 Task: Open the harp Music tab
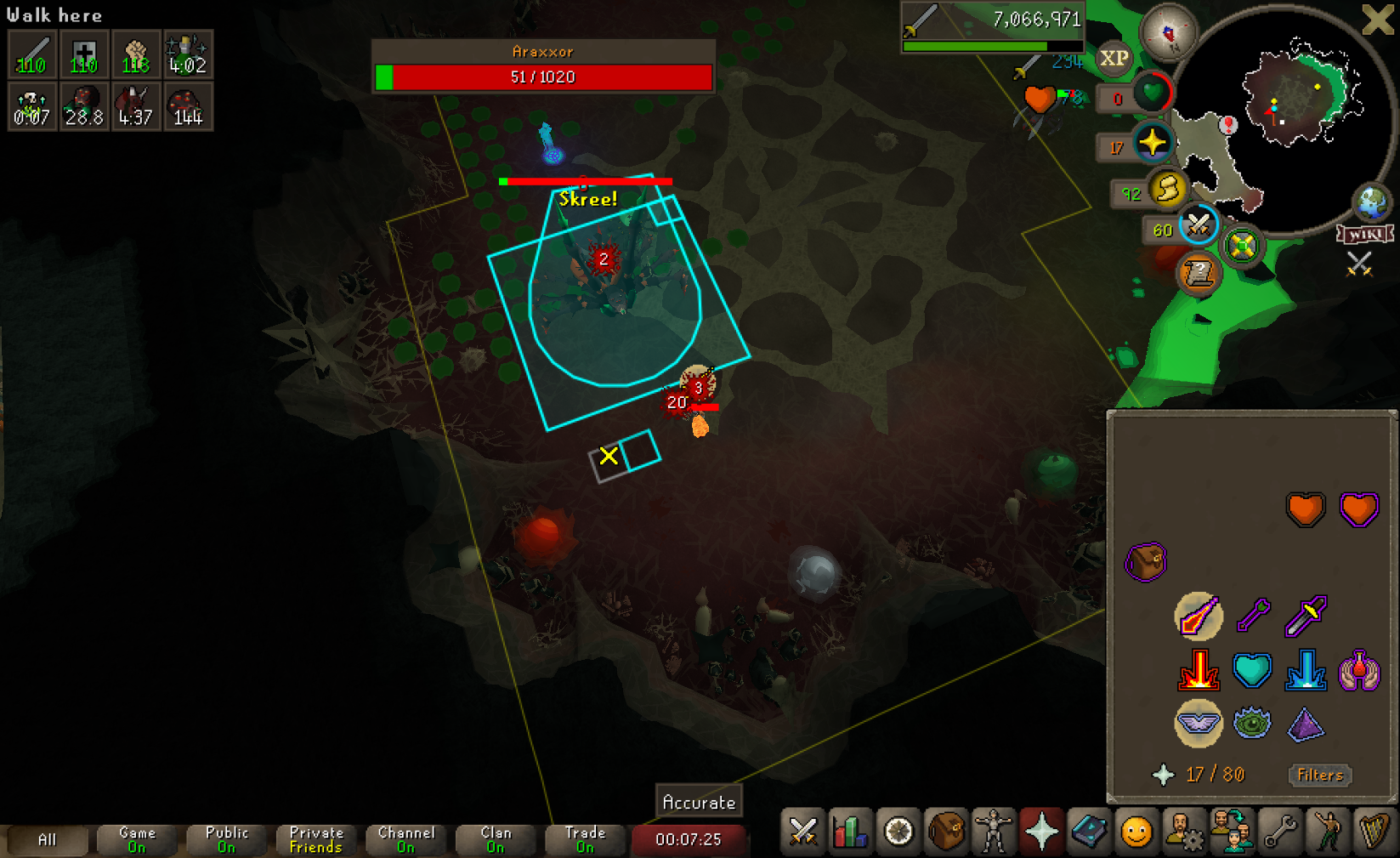coord(1374,832)
